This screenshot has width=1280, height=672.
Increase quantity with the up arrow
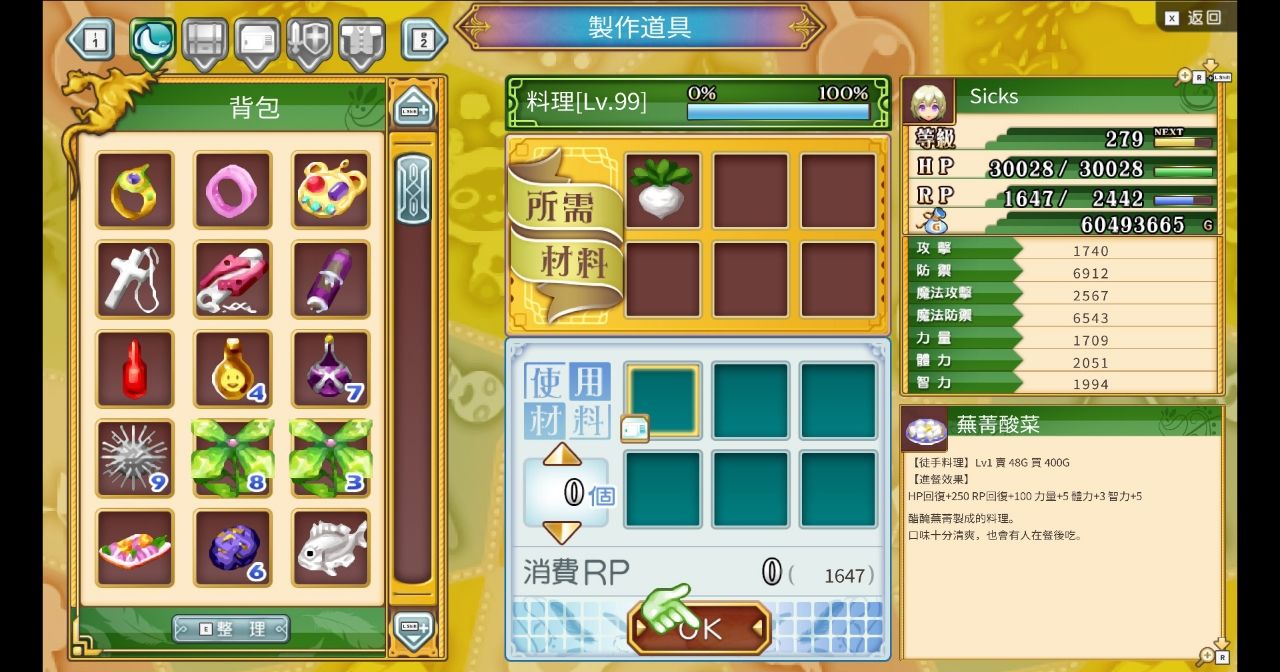click(562, 455)
